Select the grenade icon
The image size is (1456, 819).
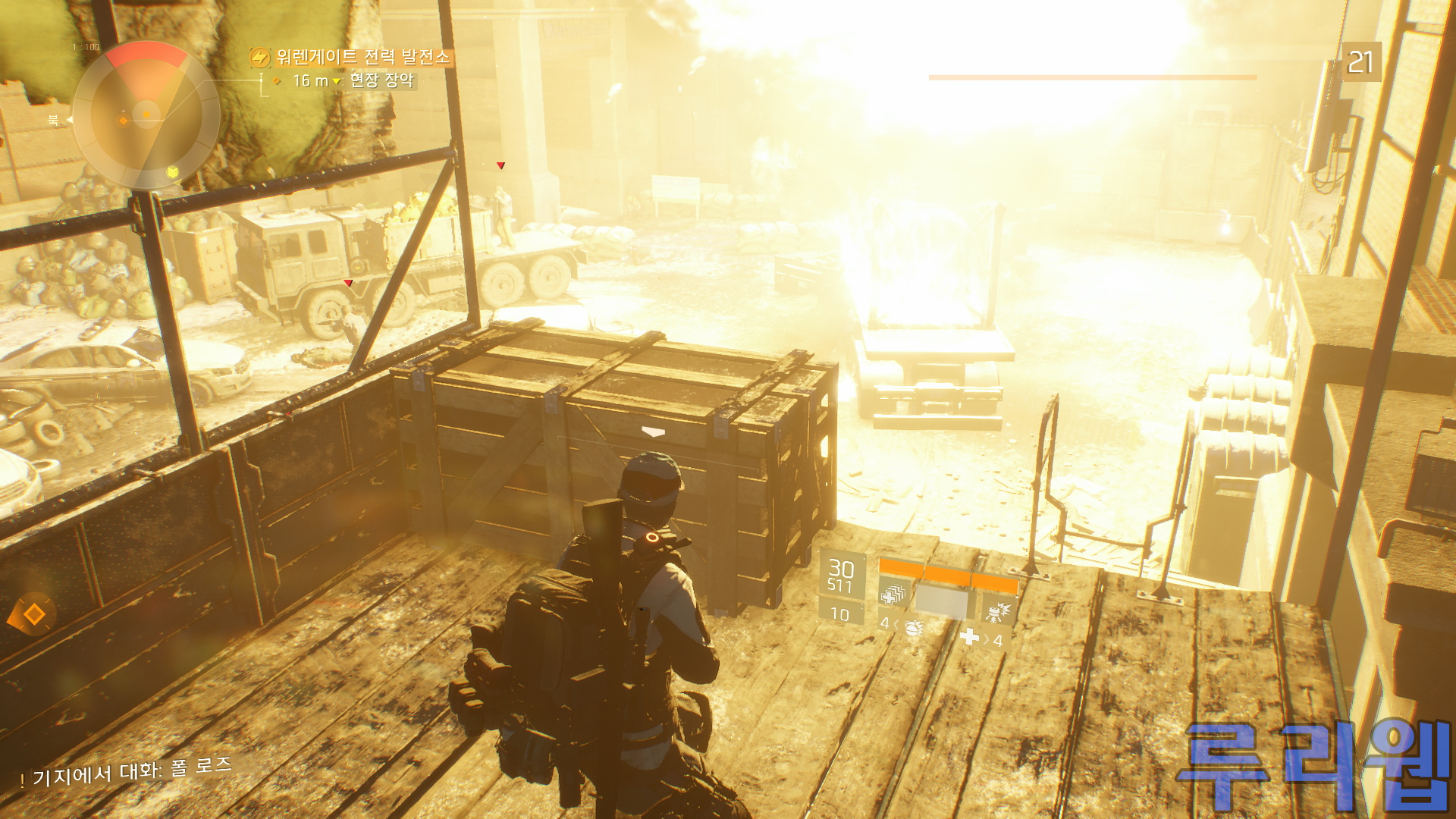(913, 627)
